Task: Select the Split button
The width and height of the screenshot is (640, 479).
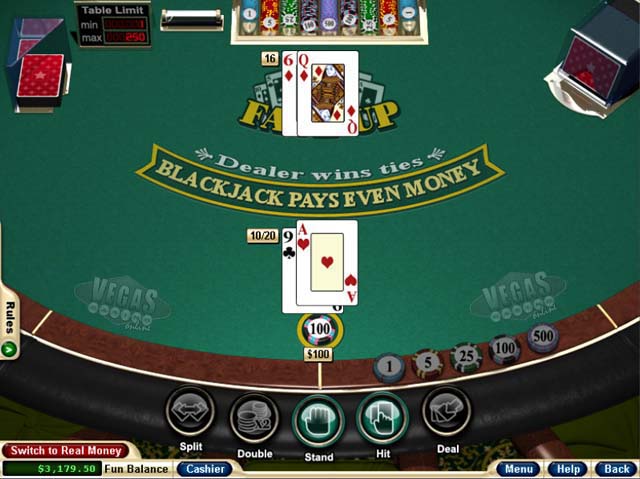Action: (190, 413)
